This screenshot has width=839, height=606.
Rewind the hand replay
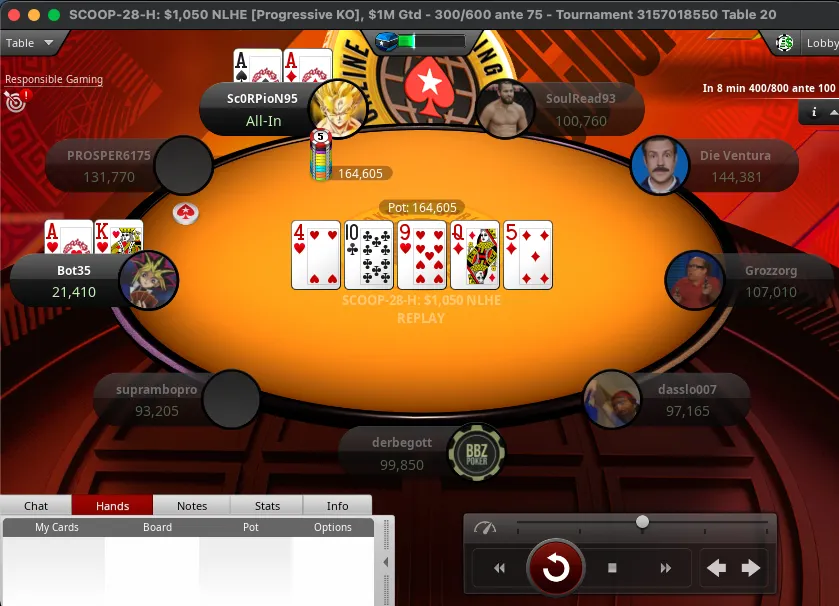(499, 568)
